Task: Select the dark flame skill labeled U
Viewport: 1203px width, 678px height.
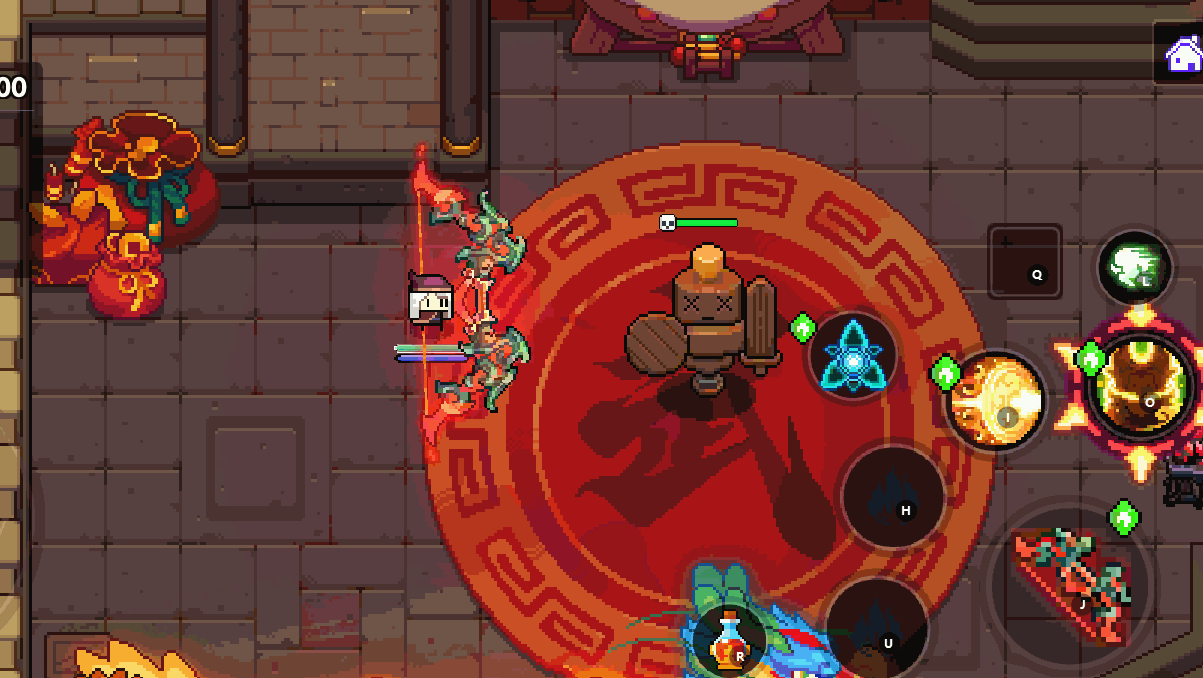Action: pyautogui.click(x=877, y=628)
